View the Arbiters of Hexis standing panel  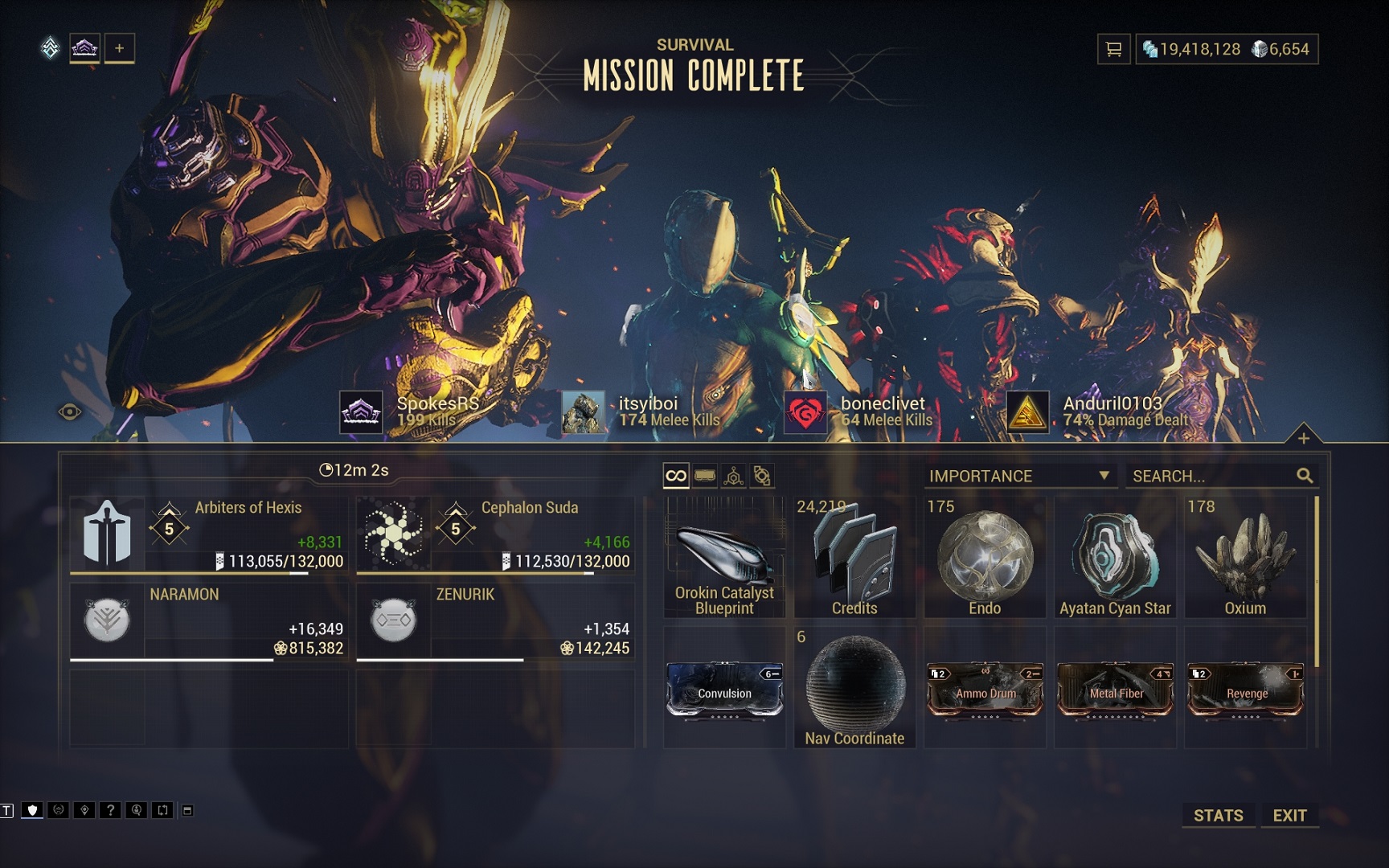pyautogui.click(x=209, y=534)
